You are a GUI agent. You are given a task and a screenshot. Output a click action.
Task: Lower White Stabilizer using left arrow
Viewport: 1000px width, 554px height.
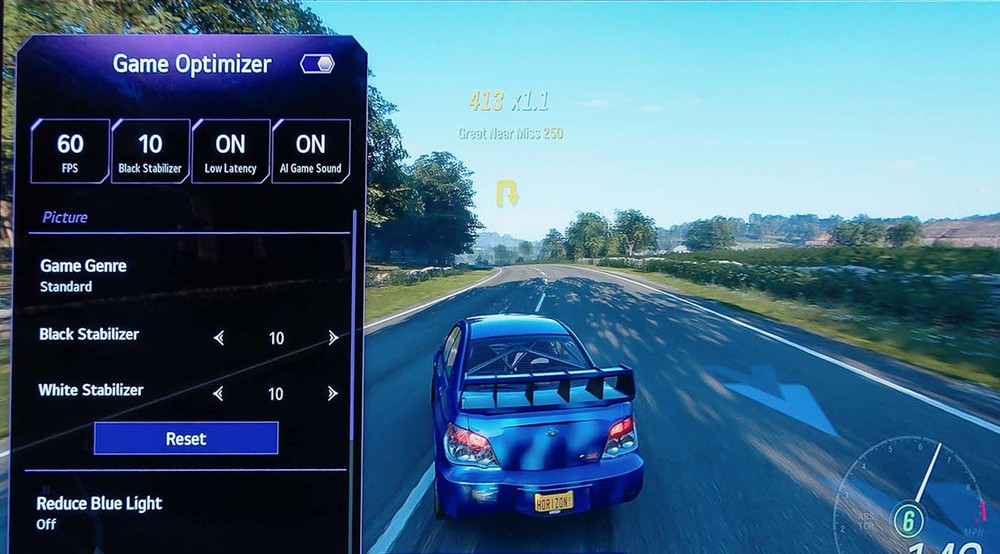[x=220, y=394]
